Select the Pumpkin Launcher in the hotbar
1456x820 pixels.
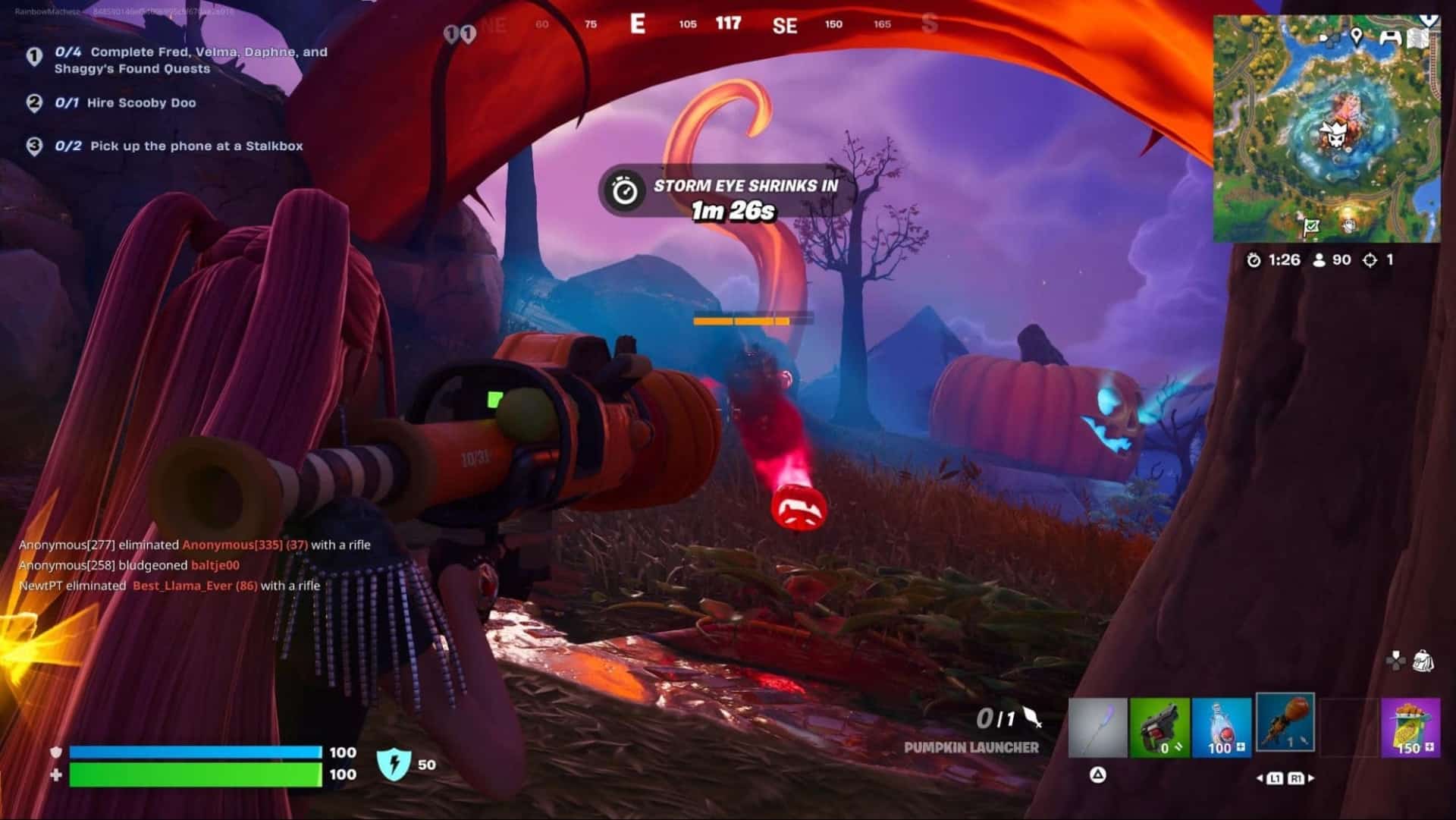click(1287, 723)
